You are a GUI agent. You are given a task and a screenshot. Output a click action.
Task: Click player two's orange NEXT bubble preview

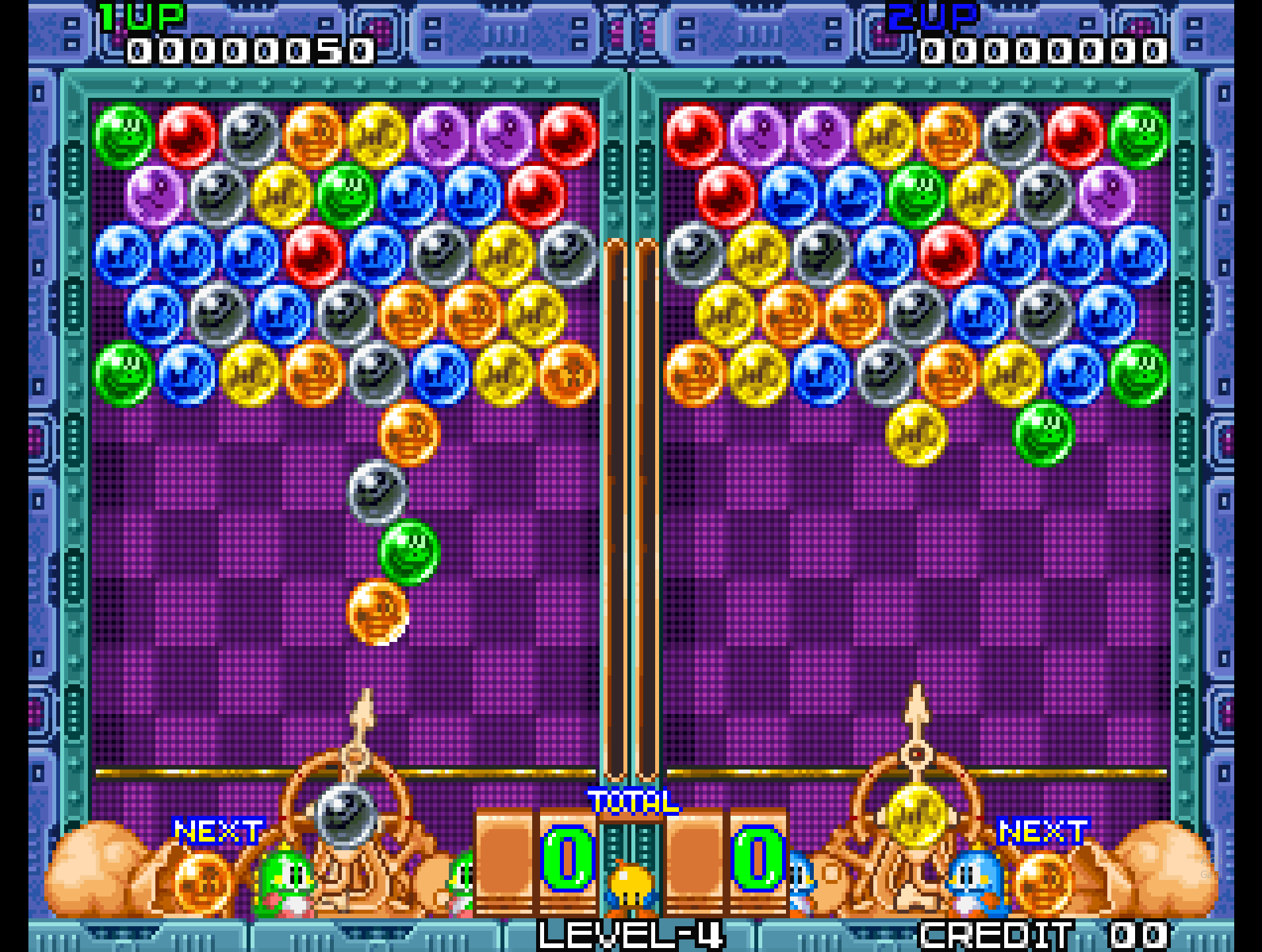[x=1043, y=881]
